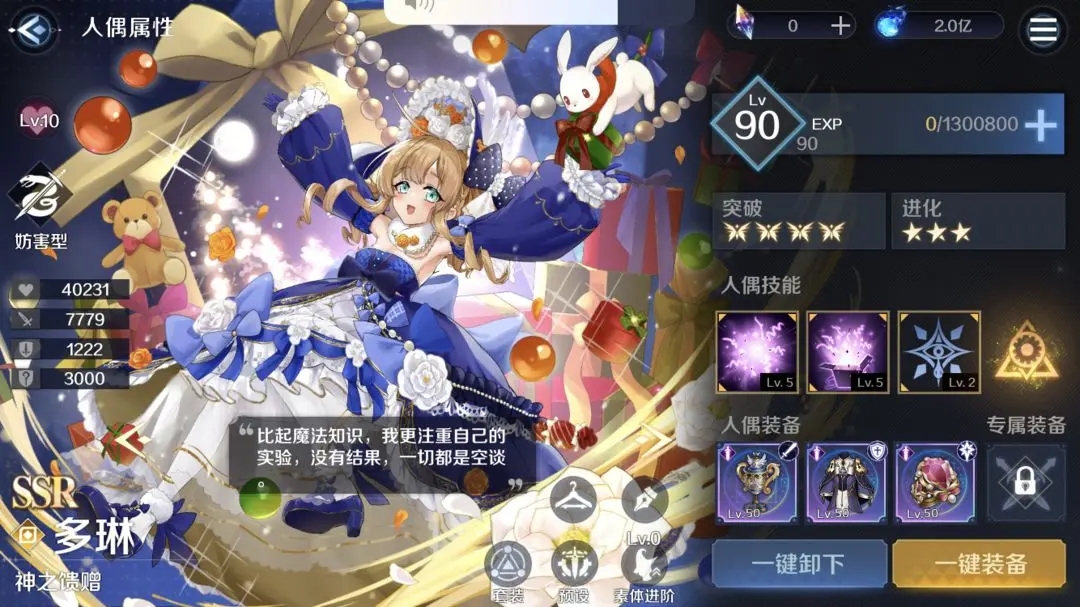This screenshot has width=1080, height=607.
Task: Unequip all with 一键卸下
Action: point(799,564)
